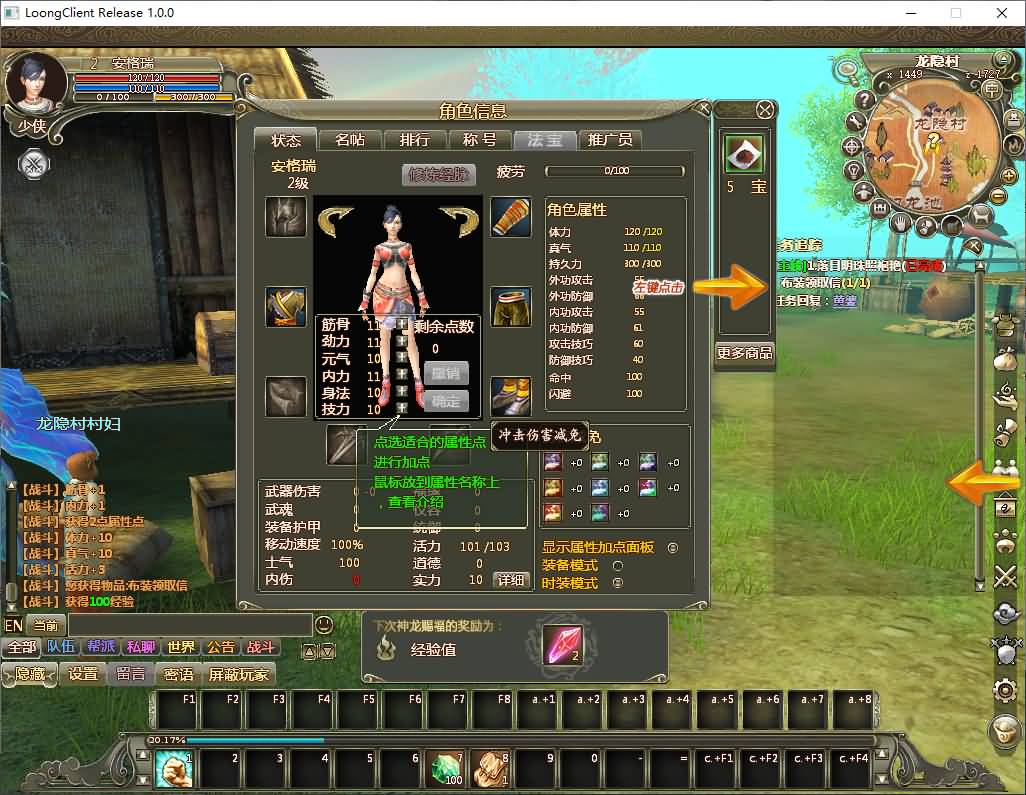Image resolution: width=1026 pixels, height=795 pixels.
Task: Open the gear settings icon on right sidebar
Action: pos(1005,690)
